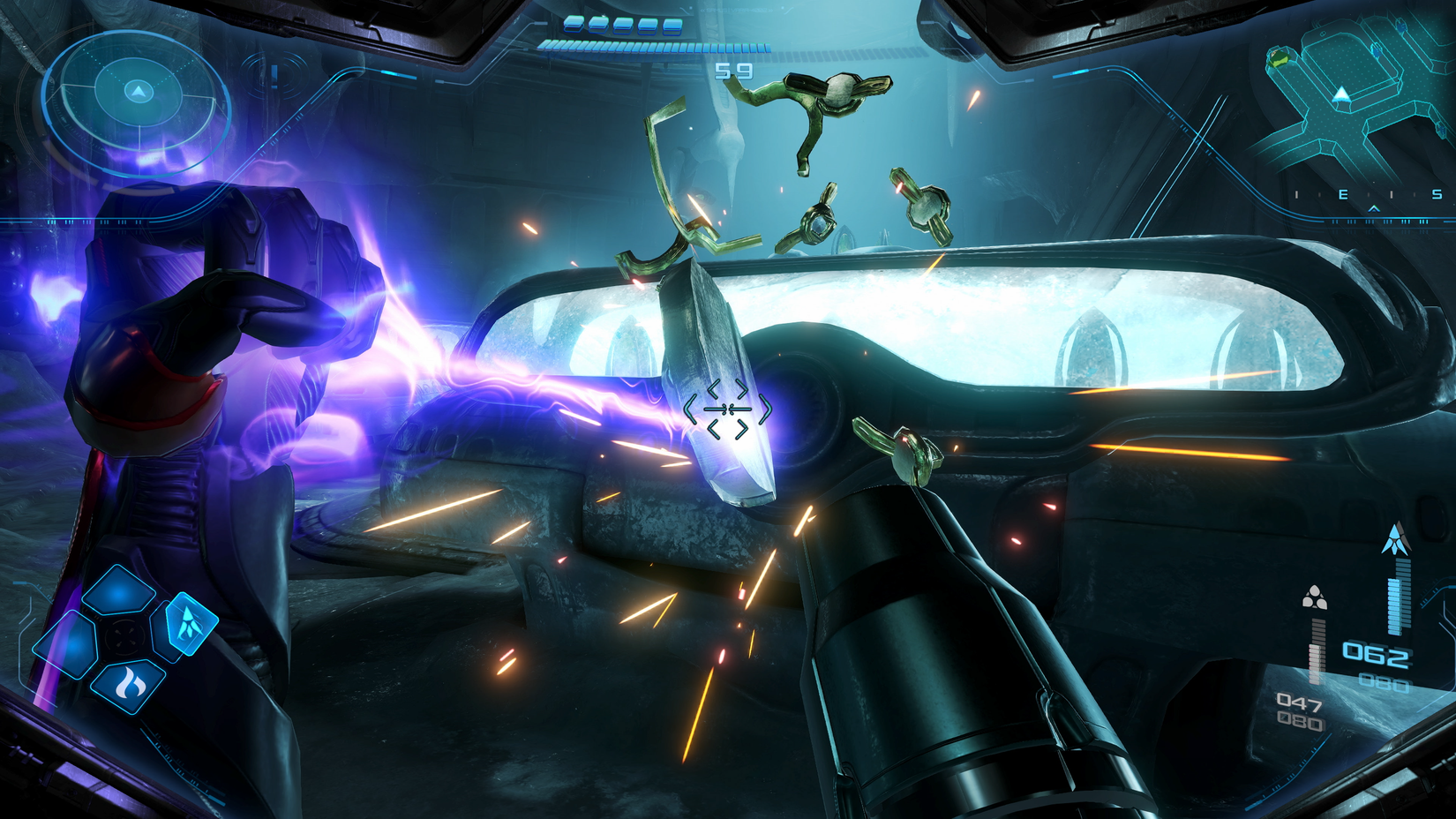Expand the minimap using the chevron below the compass
Viewport: 1456px width, 819px height.
1373,209
